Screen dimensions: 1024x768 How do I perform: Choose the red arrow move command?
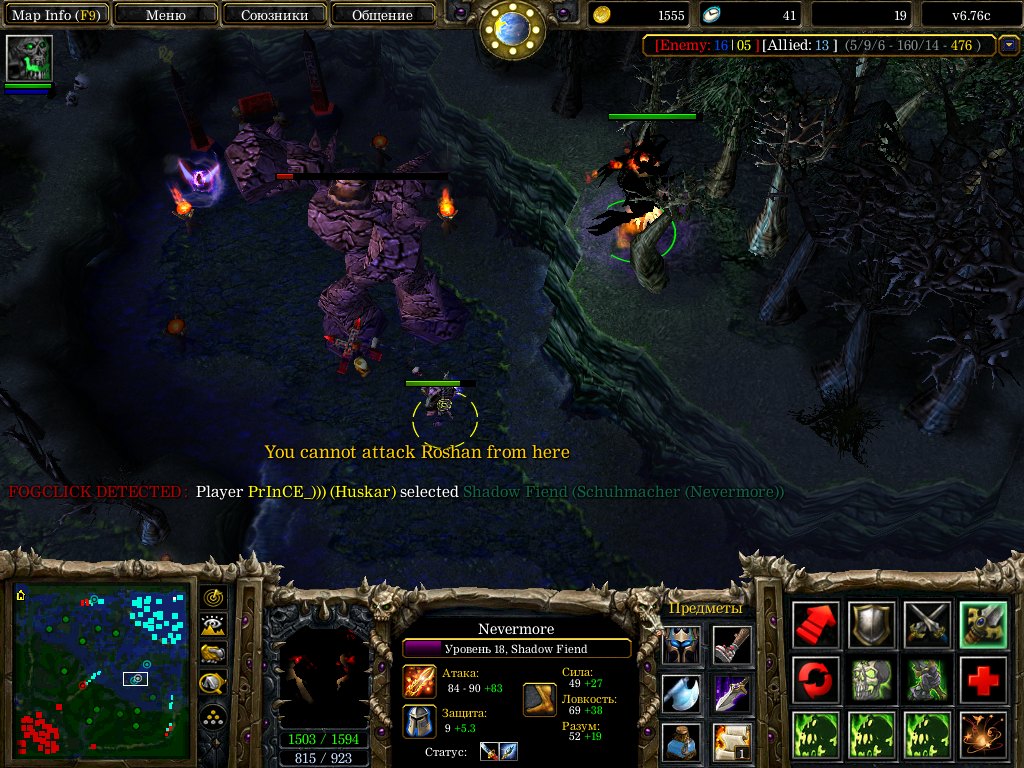[814, 625]
